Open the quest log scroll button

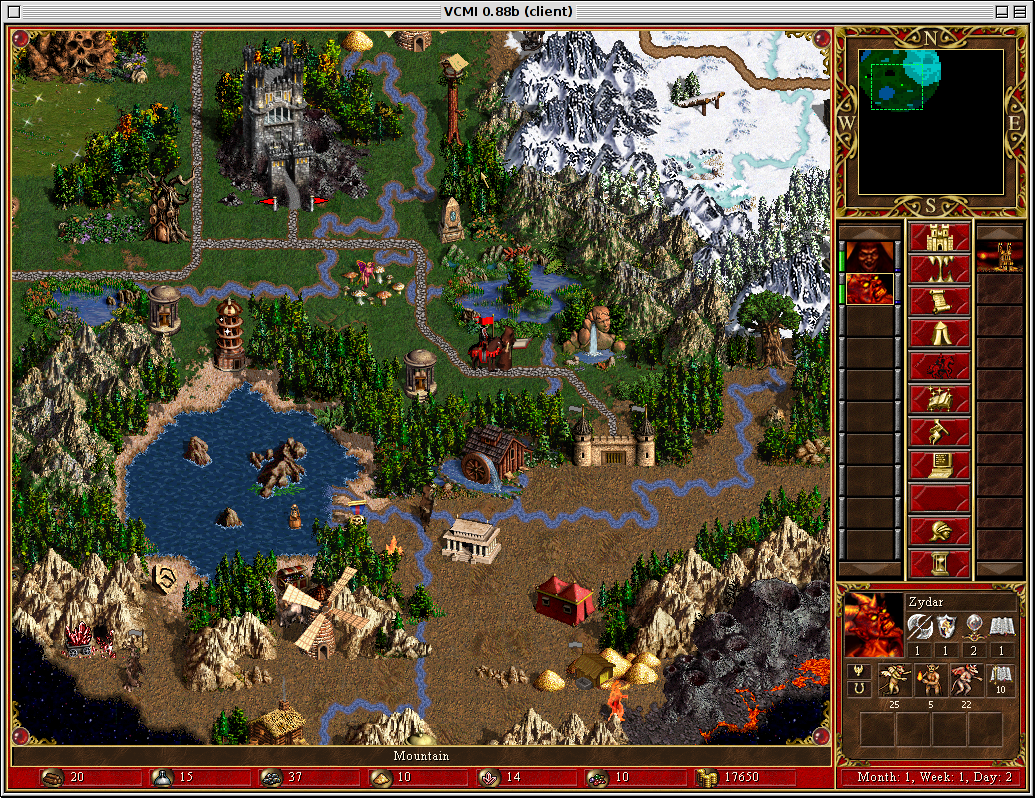click(x=939, y=303)
